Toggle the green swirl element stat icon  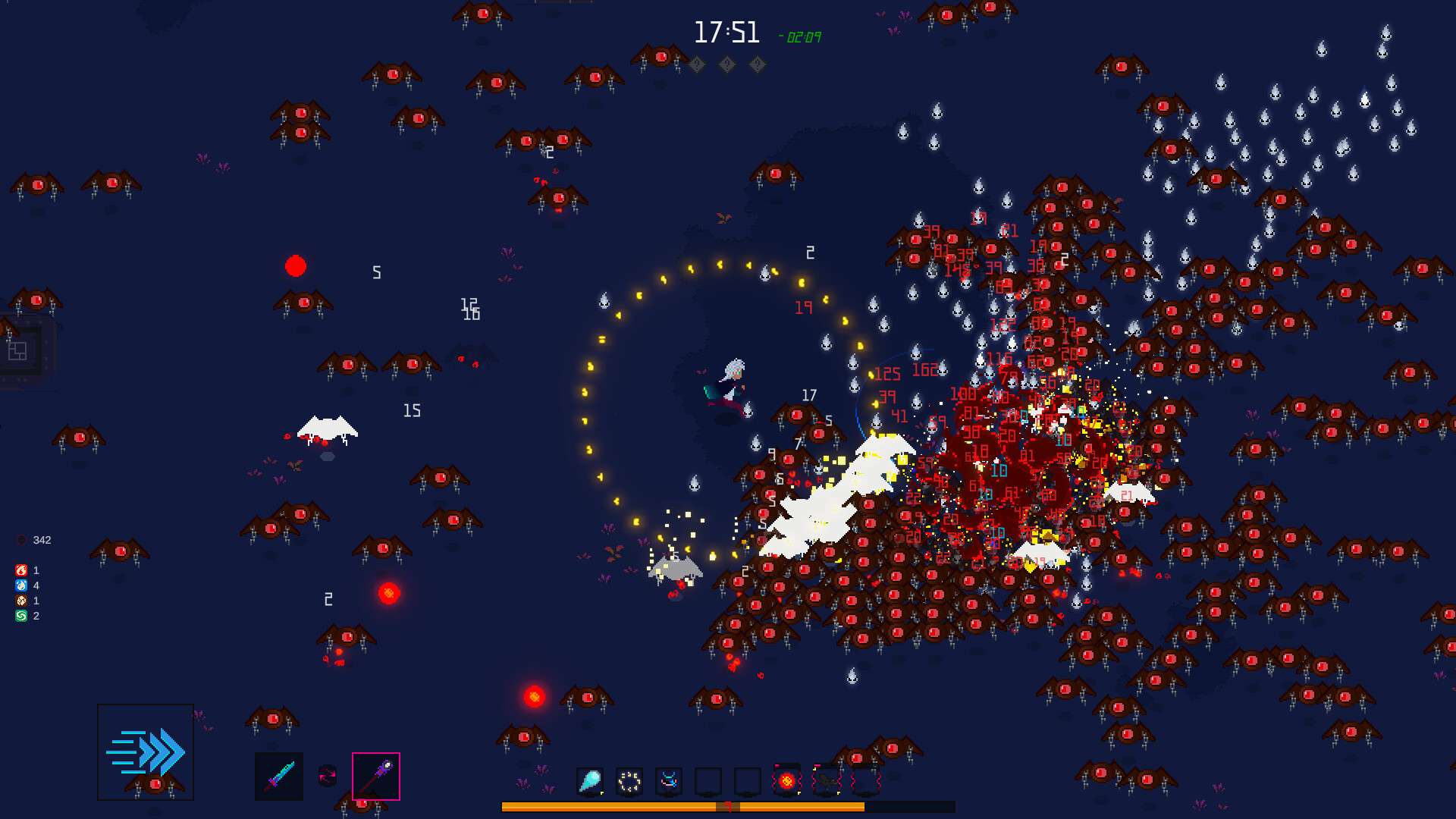20,617
